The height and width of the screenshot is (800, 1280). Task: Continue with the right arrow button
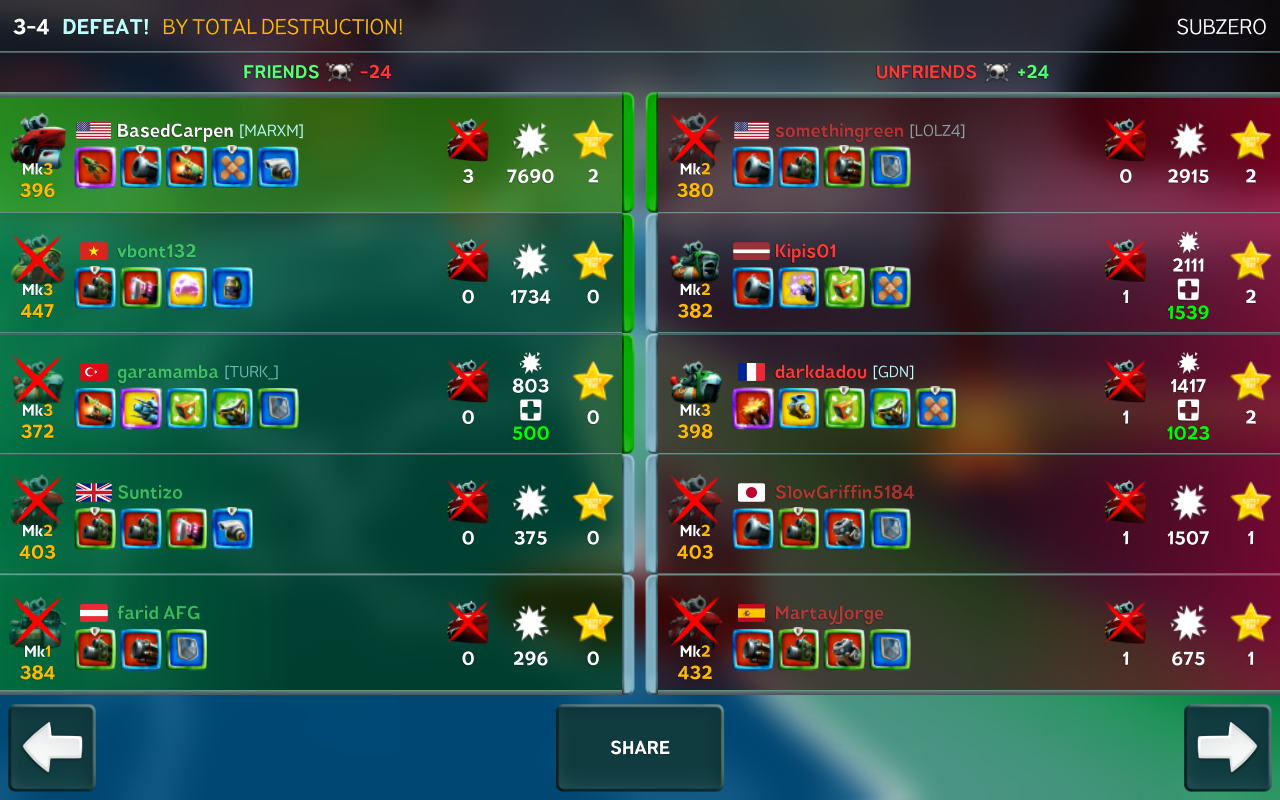click(1227, 748)
